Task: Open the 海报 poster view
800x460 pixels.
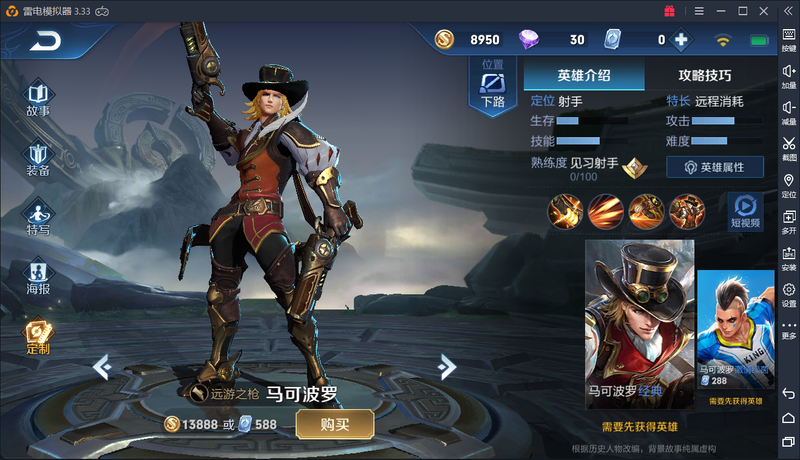Action: [38, 277]
